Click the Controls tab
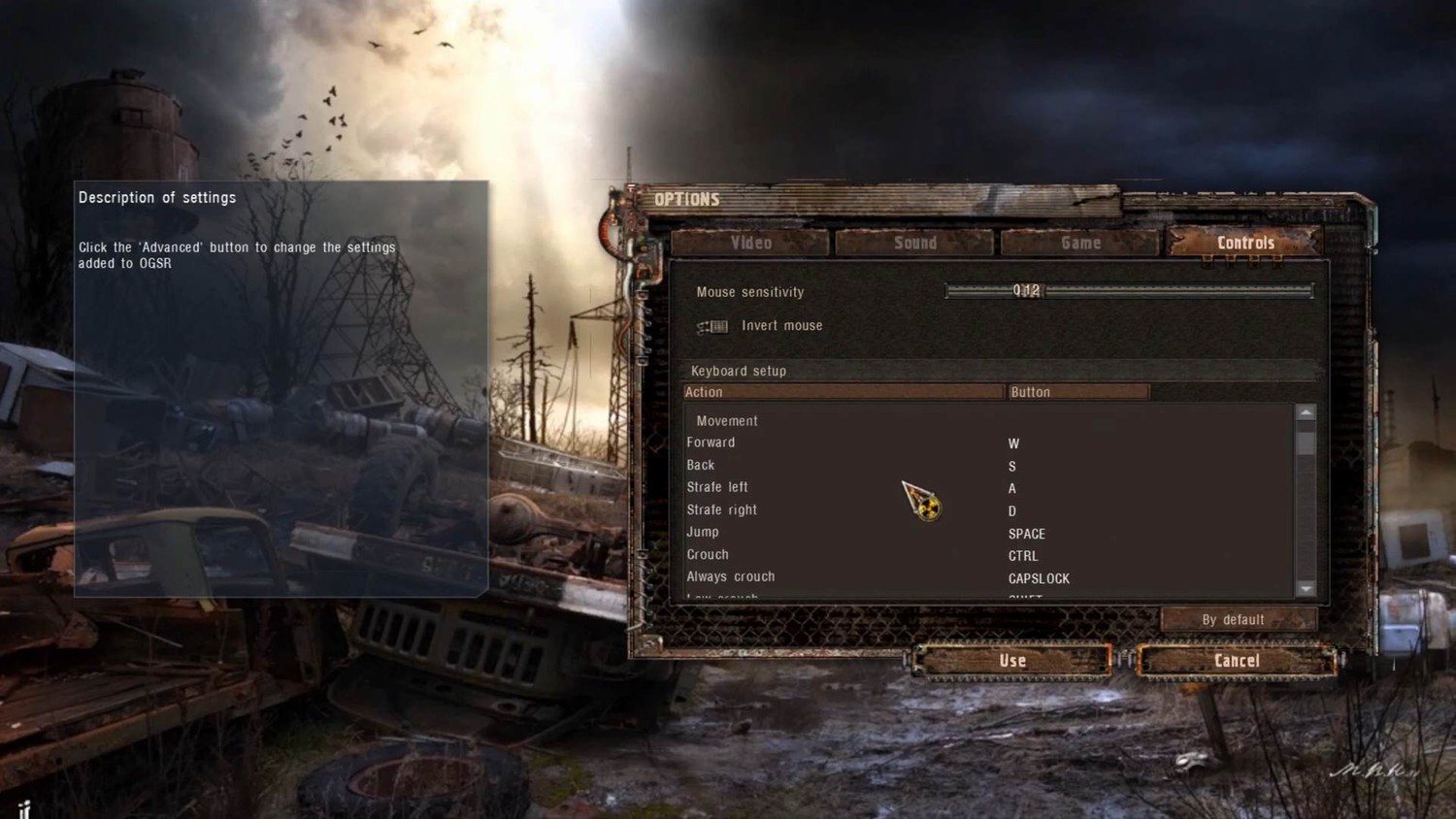Image resolution: width=1456 pixels, height=819 pixels. [x=1245, y=243]
